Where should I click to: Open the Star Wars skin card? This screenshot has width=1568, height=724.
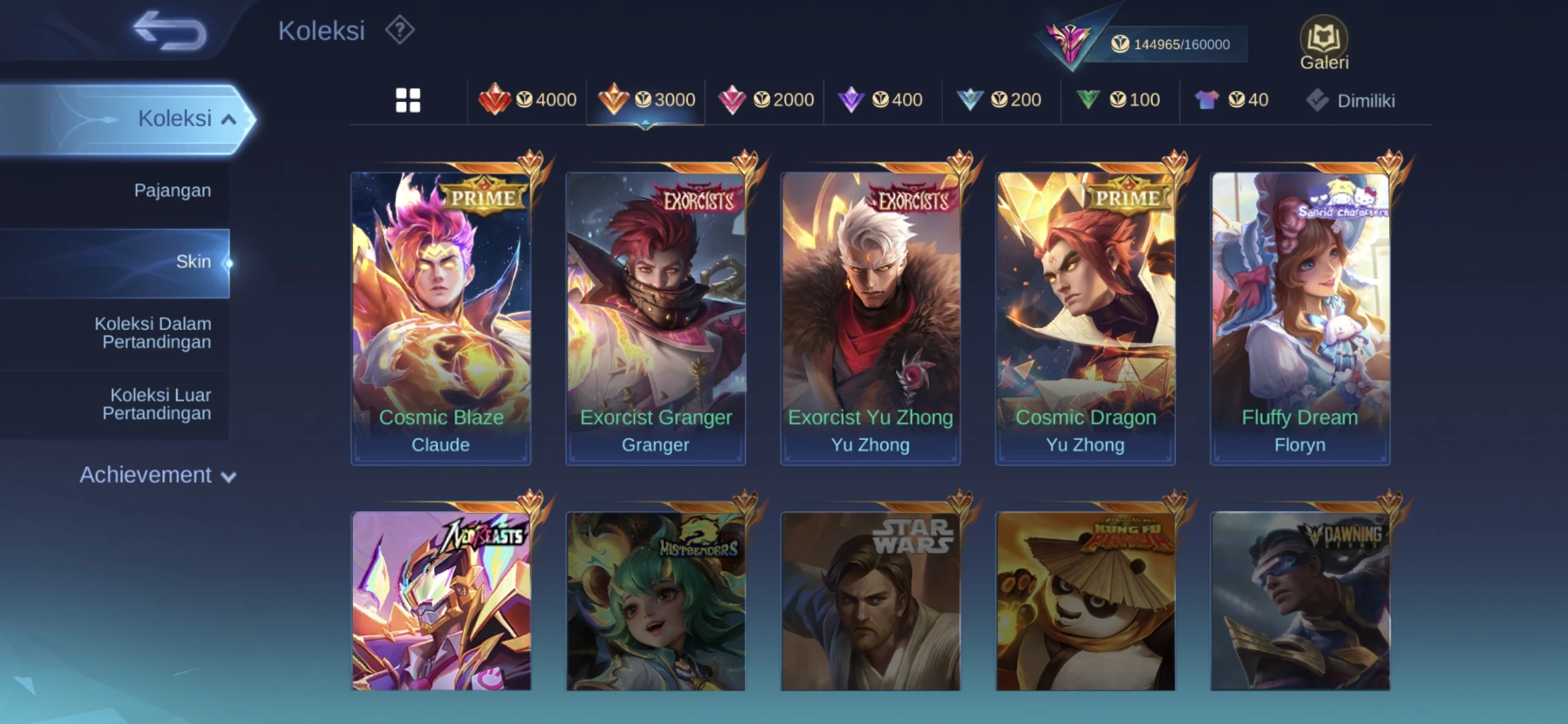click(x=870, y=601)
